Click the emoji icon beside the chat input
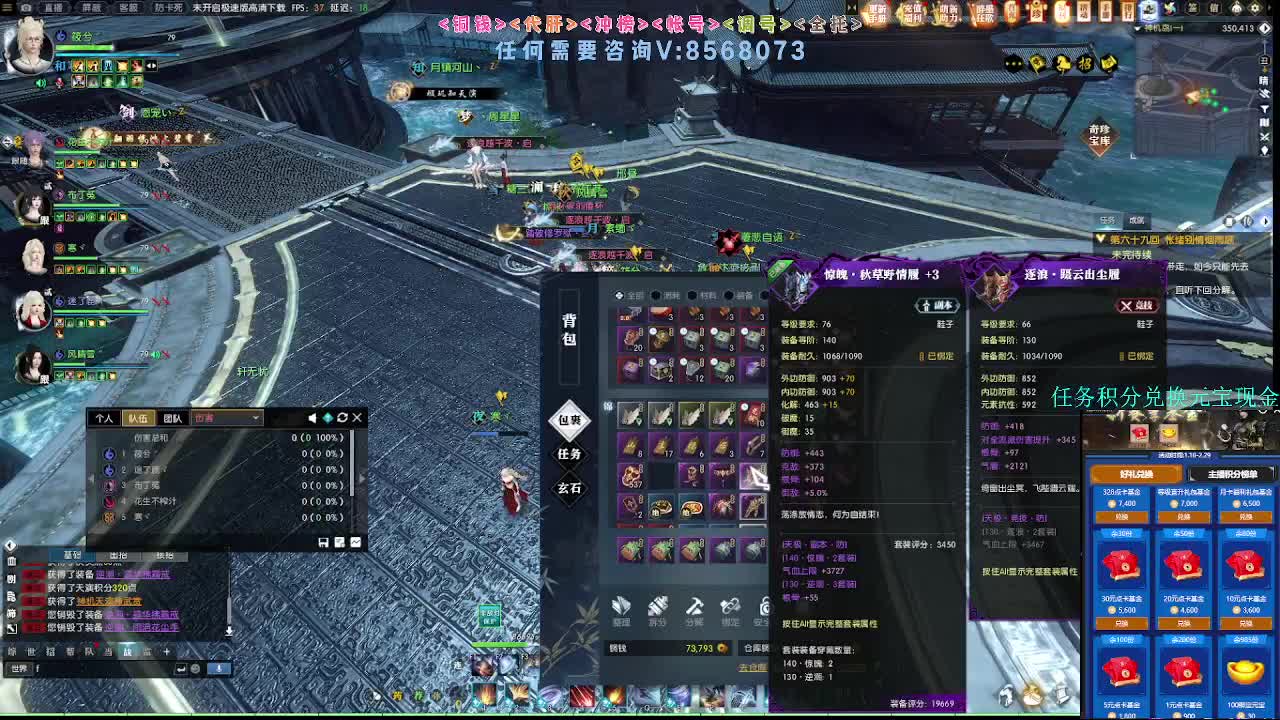Viewport: 1280px width, 720px height. (195, 668)
